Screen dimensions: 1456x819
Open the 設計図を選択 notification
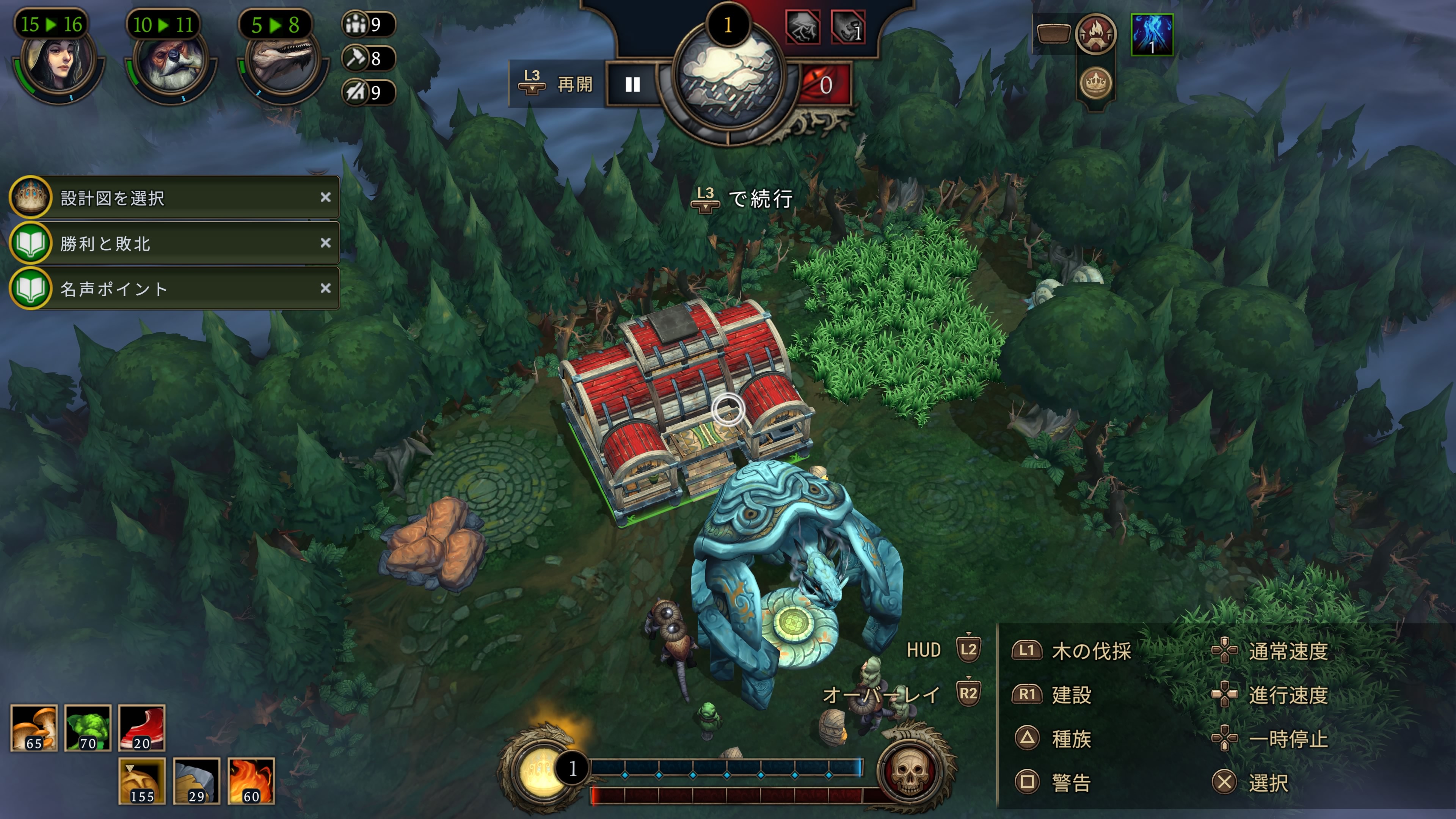click(169, 198)
